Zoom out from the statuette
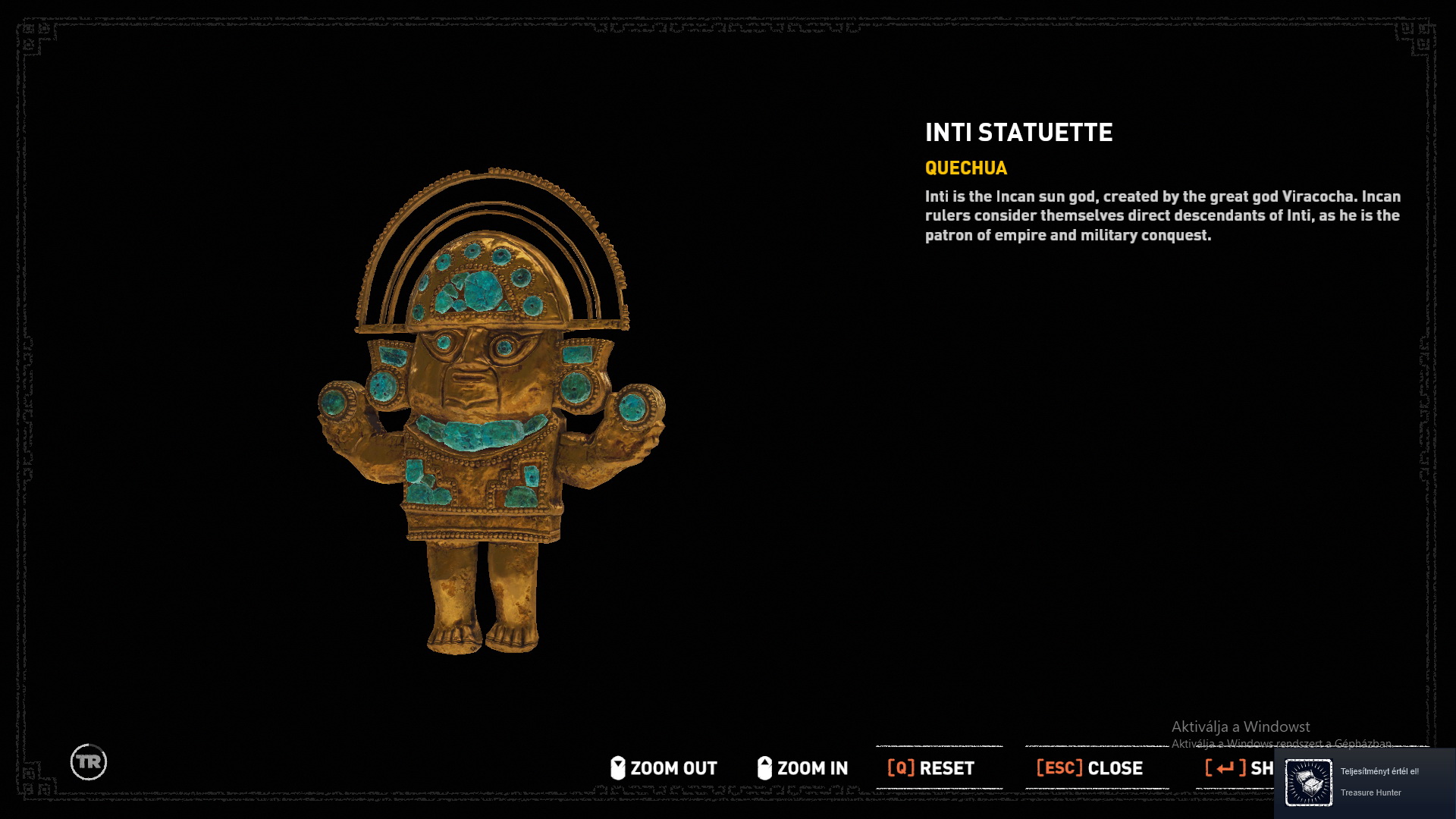Screen dimensions: 1456x819 [x=664, y=768]
